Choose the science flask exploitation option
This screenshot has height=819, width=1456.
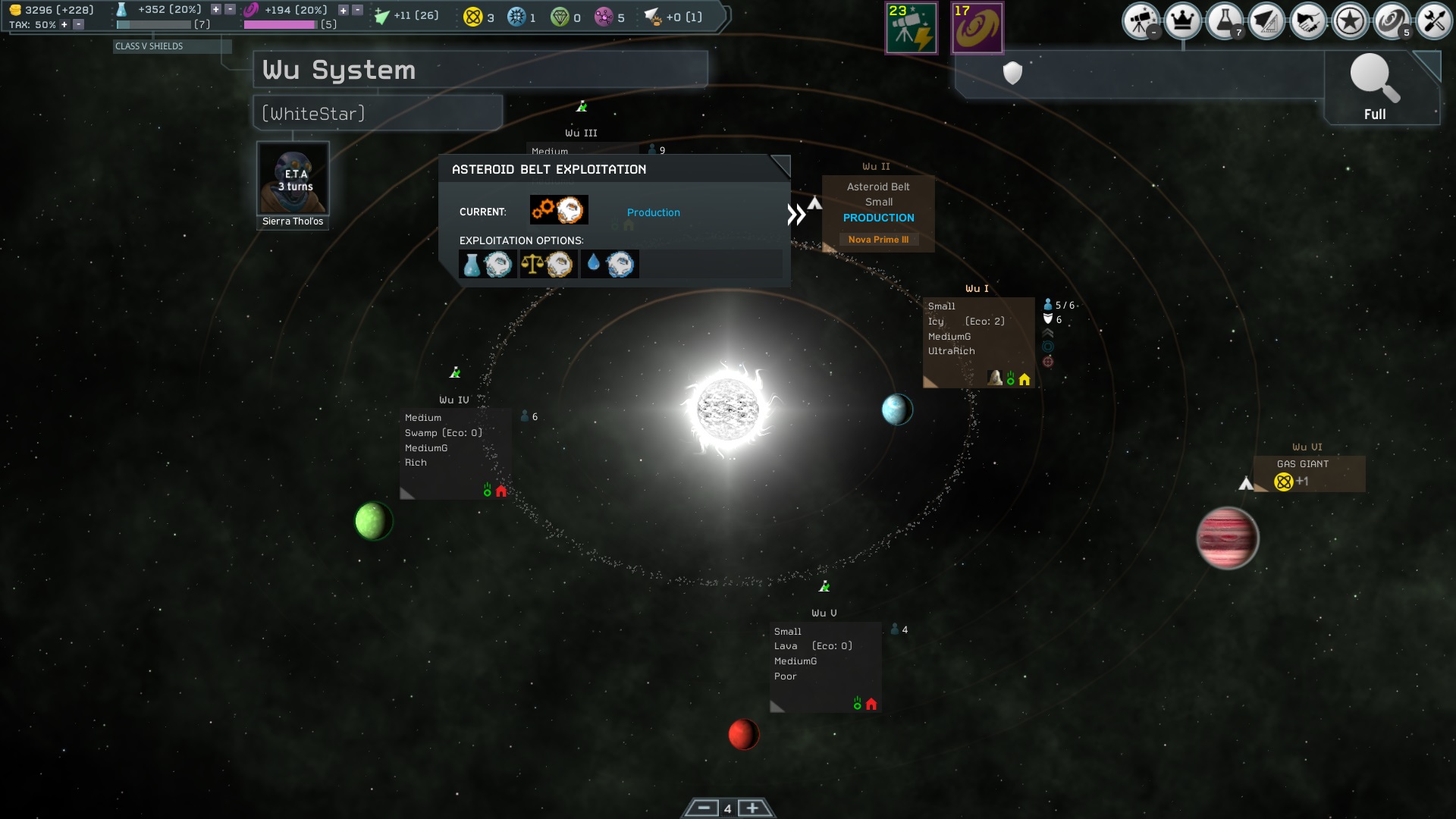click(487, 264)
